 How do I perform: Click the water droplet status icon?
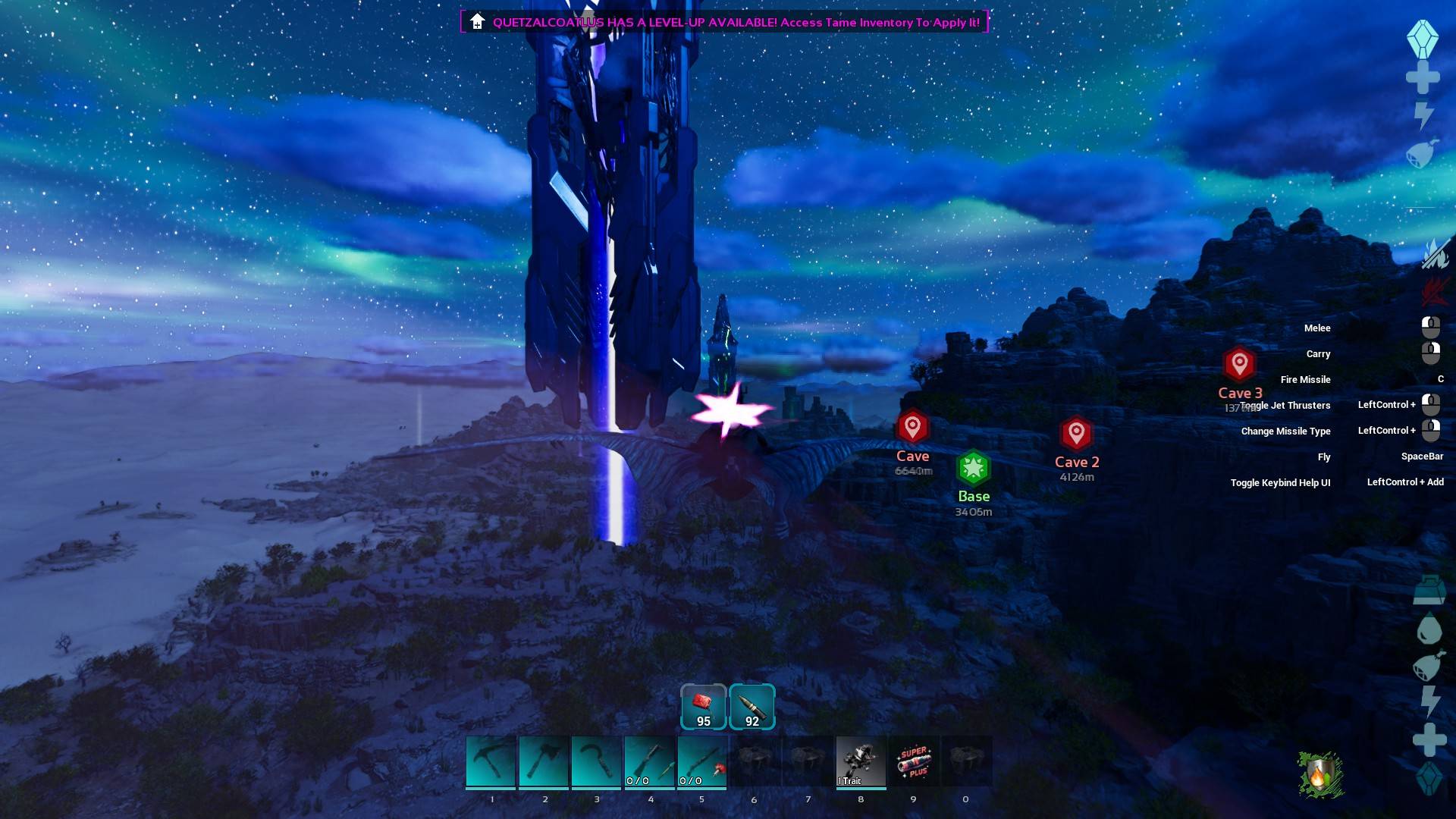pos(1429,629)
